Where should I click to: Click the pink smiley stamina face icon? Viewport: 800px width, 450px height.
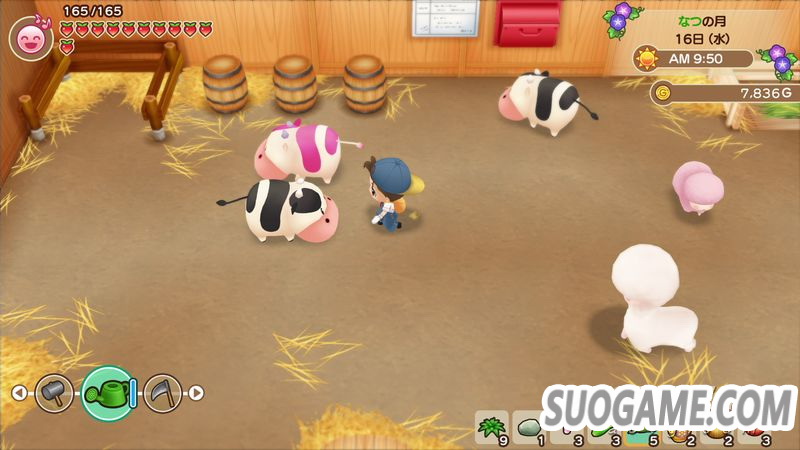pyautogui.click(x=31, y=39)
